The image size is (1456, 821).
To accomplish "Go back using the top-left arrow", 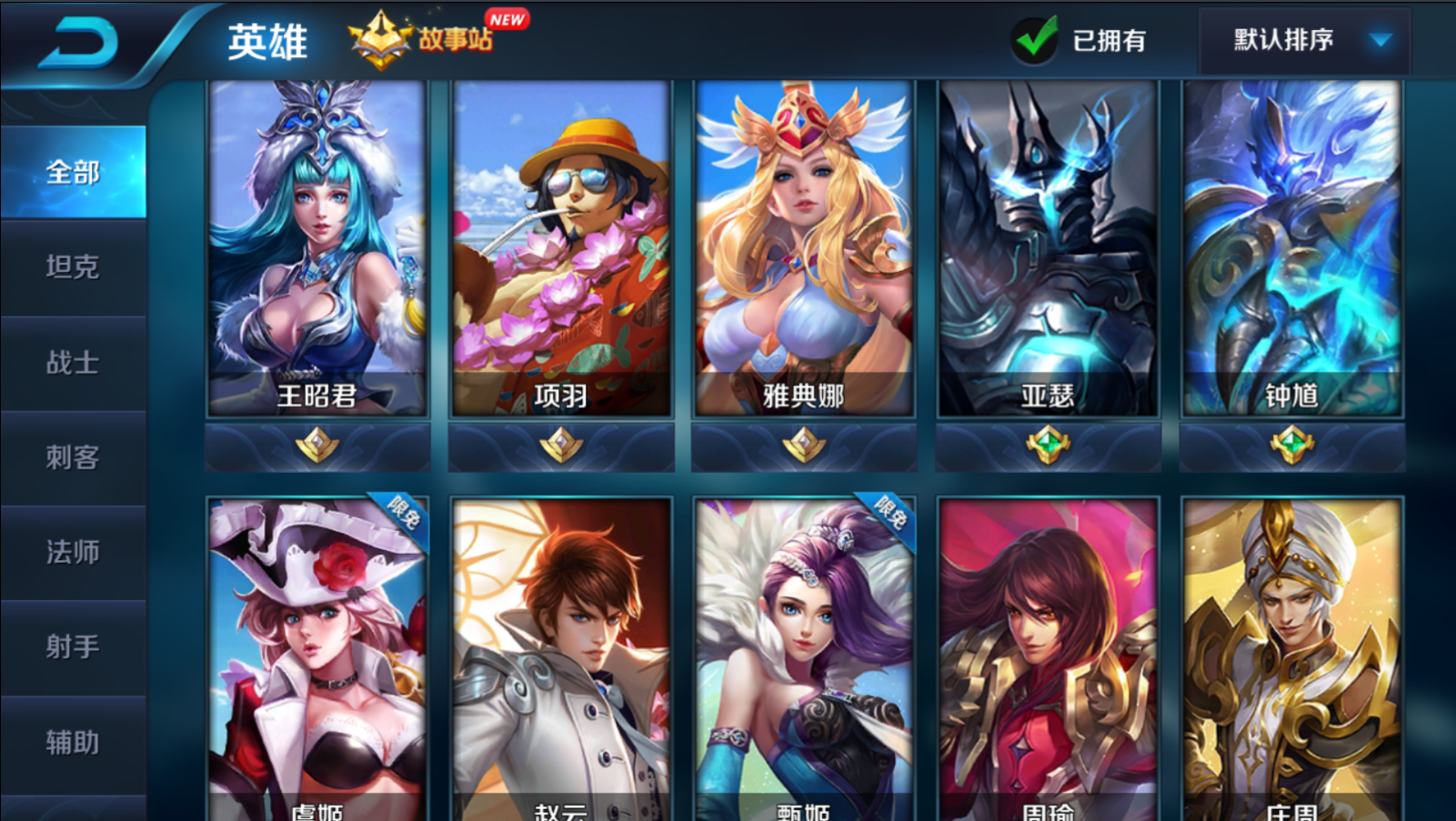I will [x=78, y=42].
